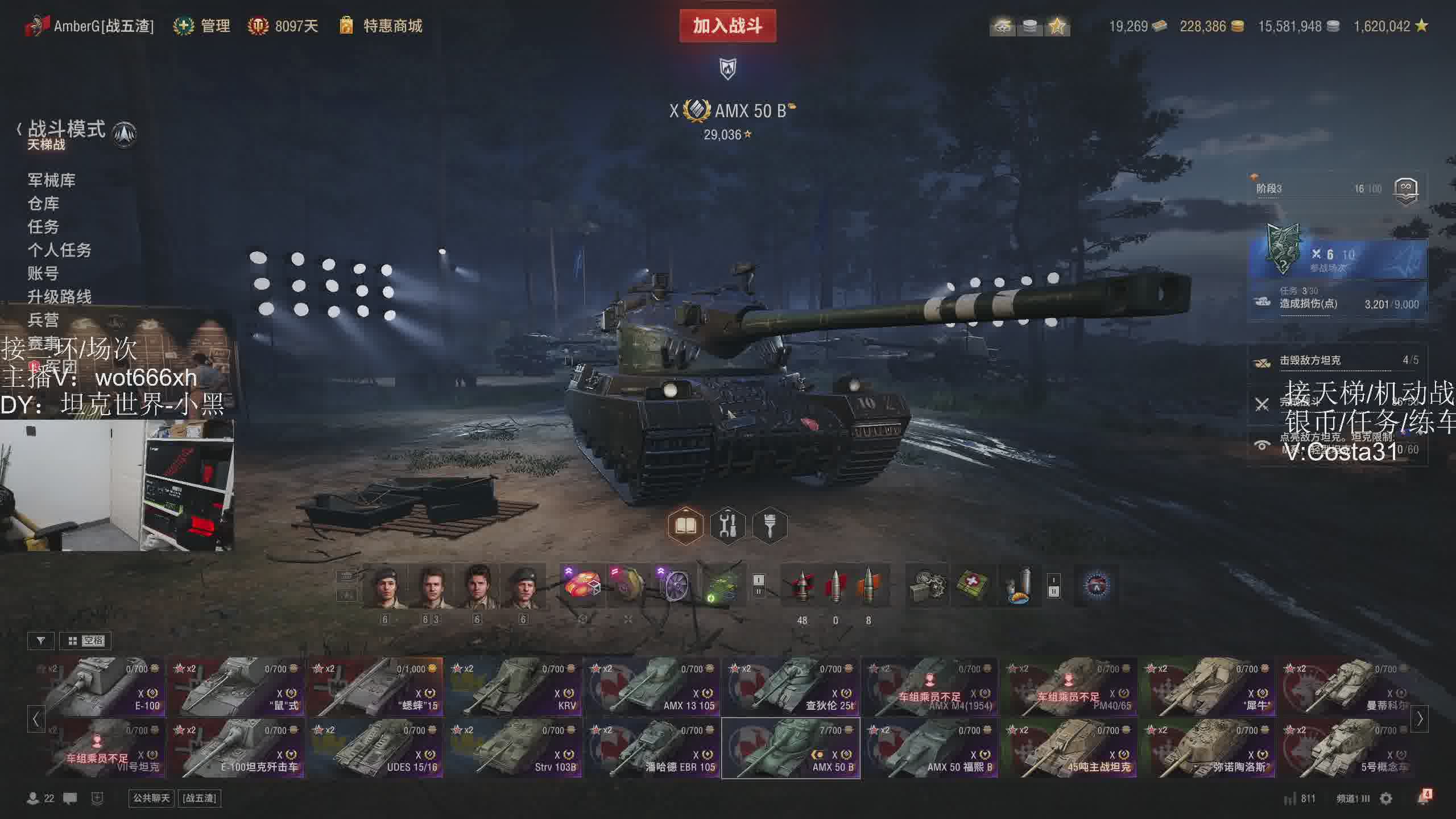Open 军械库 from the side menu
1456x819 pixels.
click(x=51, y=180)
